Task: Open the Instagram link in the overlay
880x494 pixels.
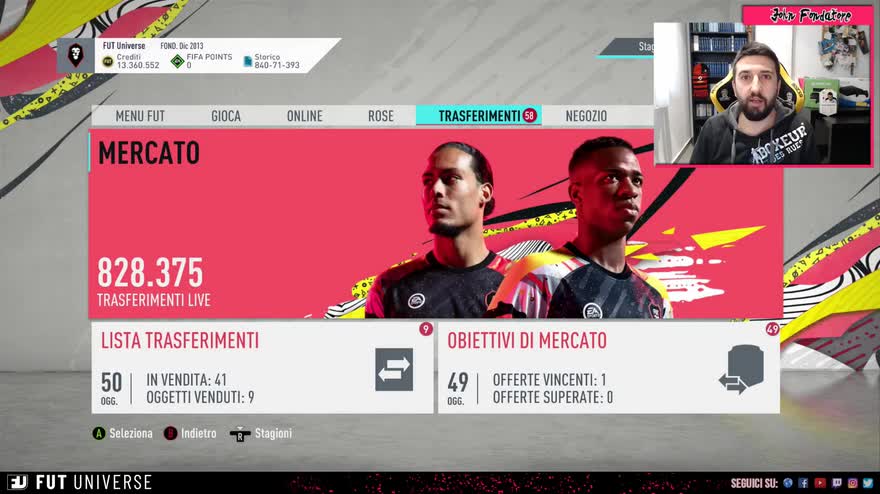Action: point(852,483)
